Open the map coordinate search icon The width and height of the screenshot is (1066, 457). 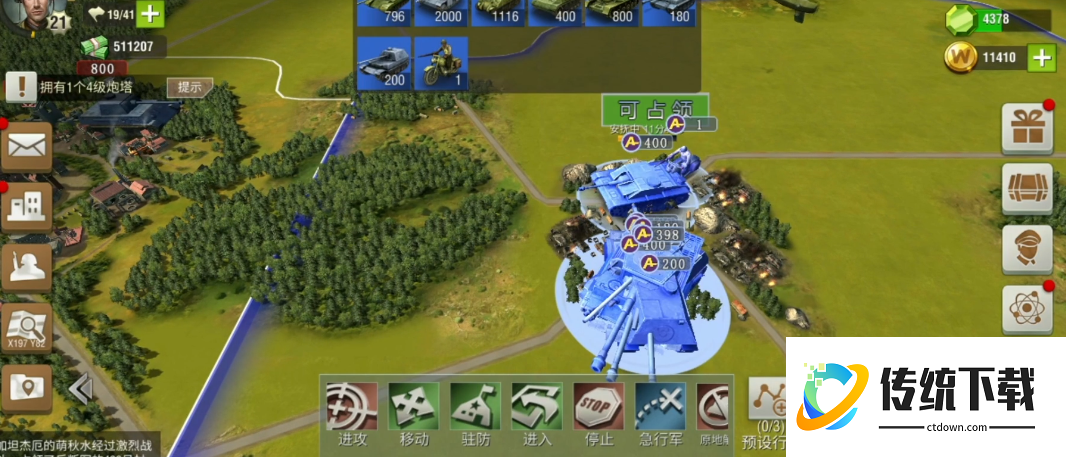pyautogui.click(x=27, y=326)
